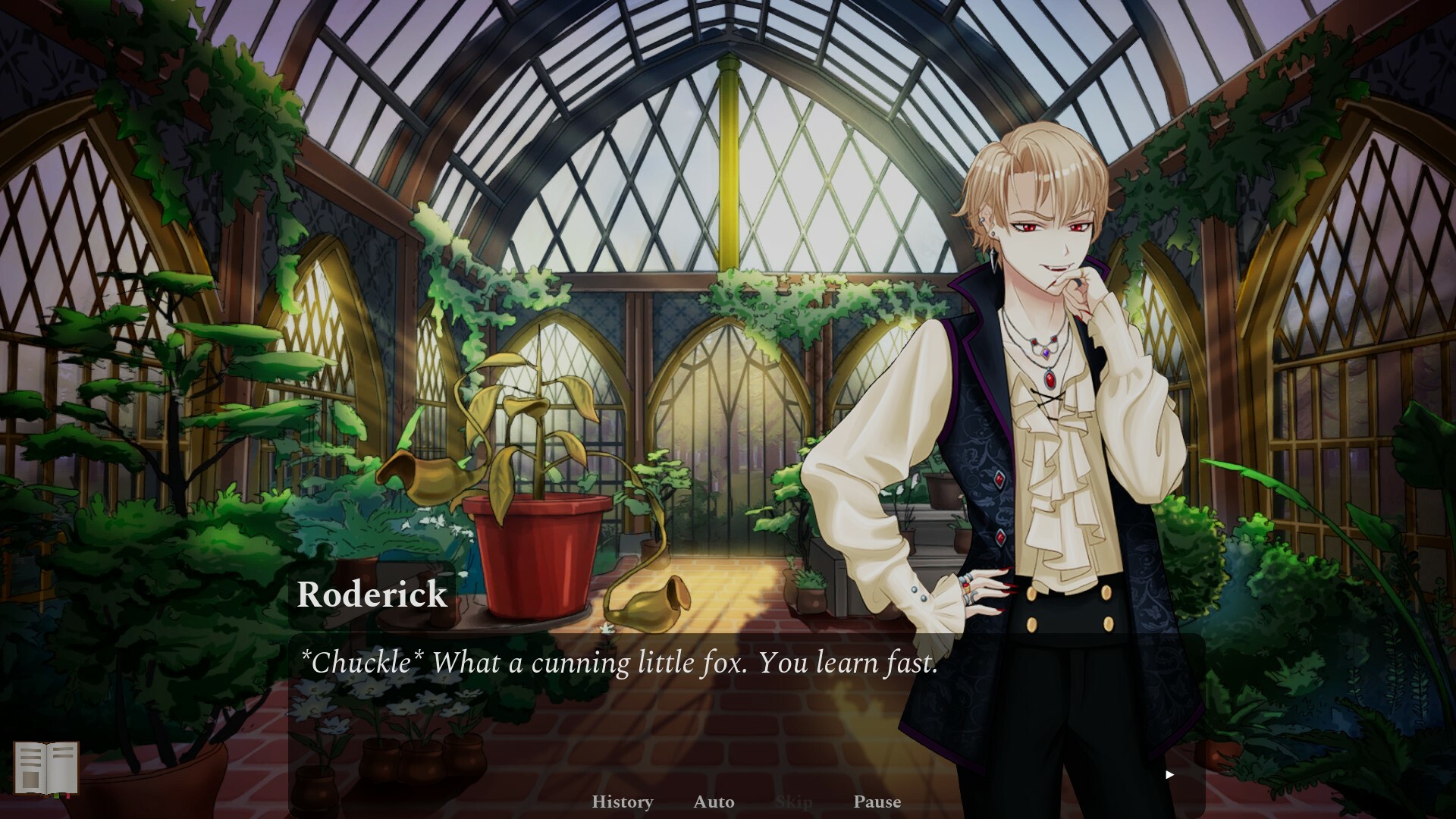Viewport: 1456px width, 819px height.
Task: Click the Roderick name label
Action: [x=372, y=595]
